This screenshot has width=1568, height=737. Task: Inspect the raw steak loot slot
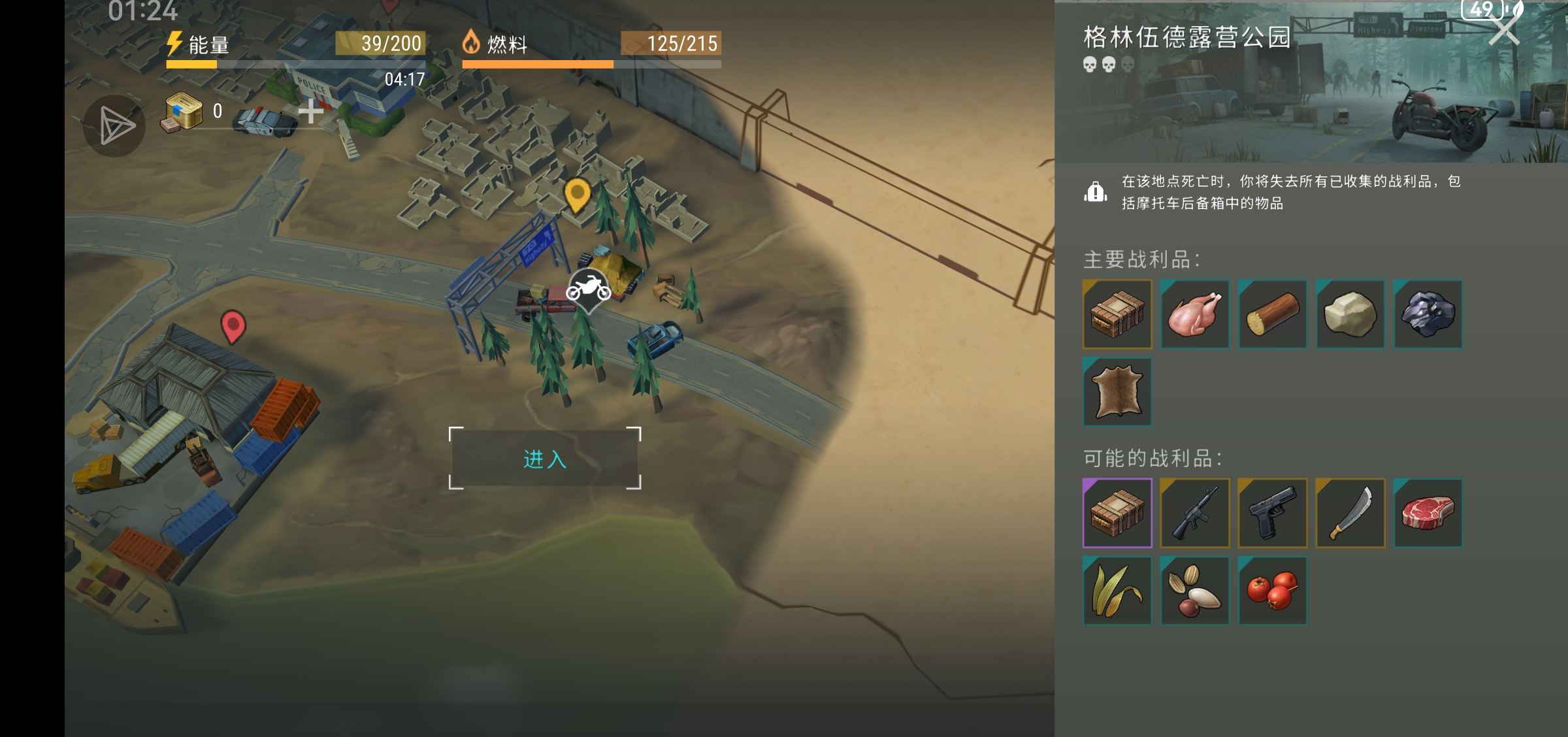tap(1428, 513)
